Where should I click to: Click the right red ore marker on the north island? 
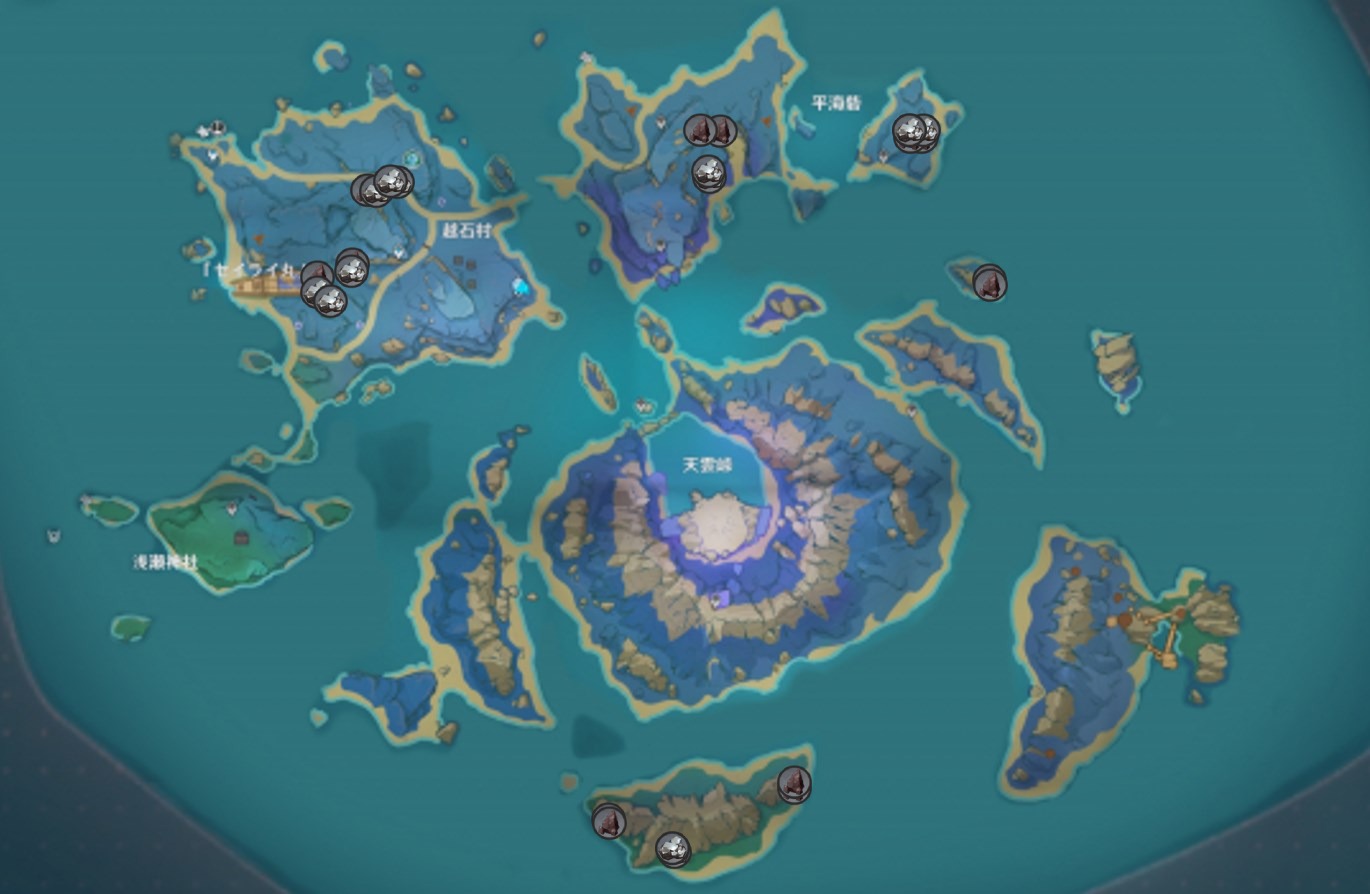[722, 130]
